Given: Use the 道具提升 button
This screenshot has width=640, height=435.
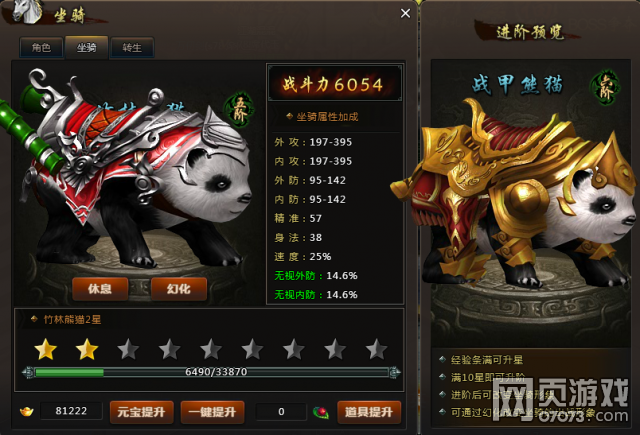Looking at the screenshot, I should pyautogui.click(x=369, y=411).
